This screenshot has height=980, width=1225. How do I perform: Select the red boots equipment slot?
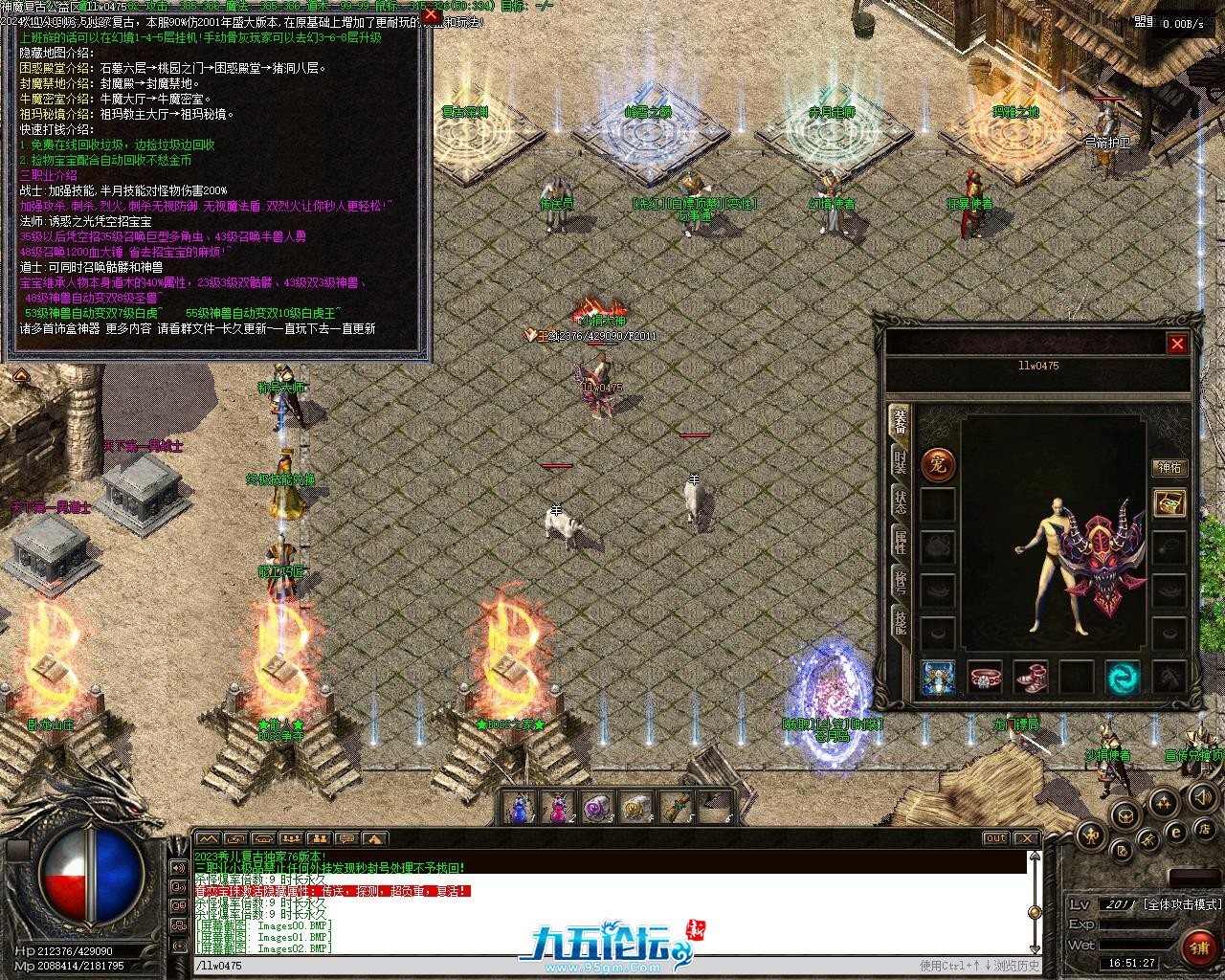coord(1031,678)
